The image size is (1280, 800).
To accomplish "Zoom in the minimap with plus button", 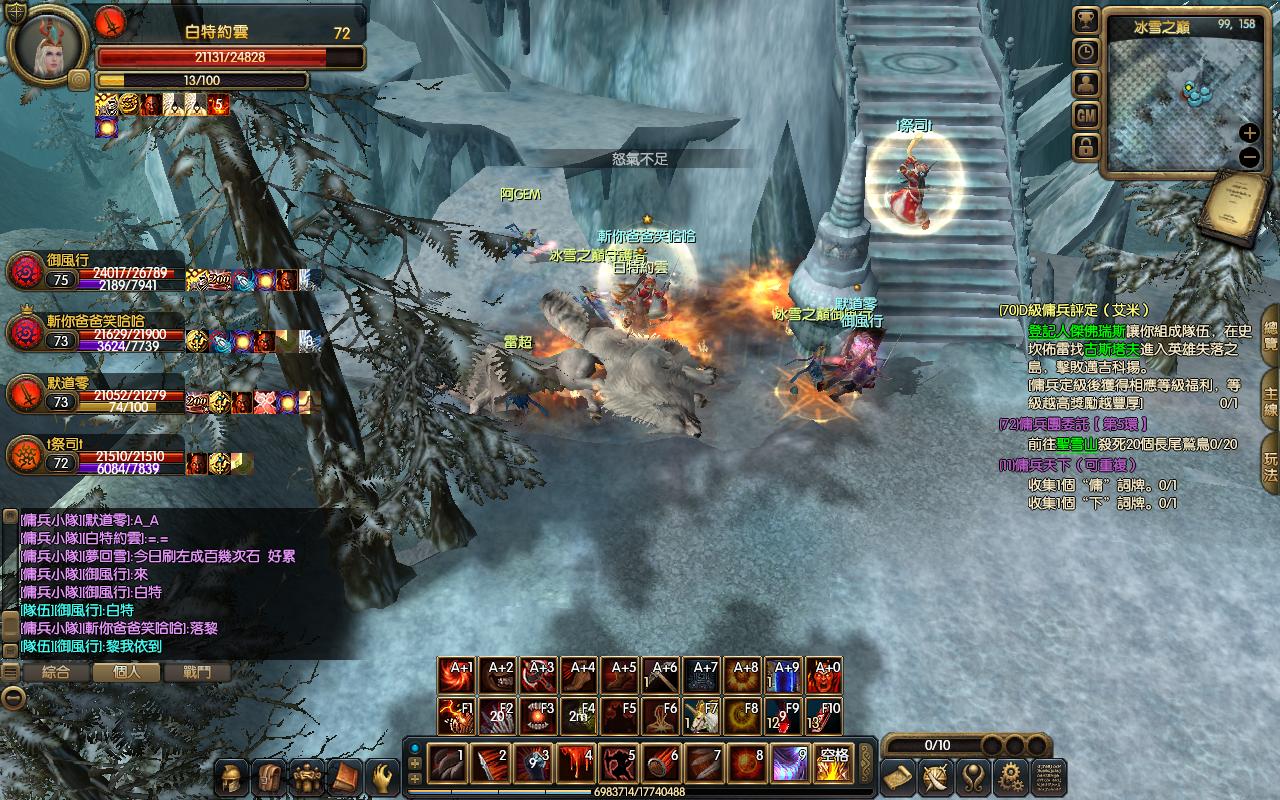I will (x=1249, y=133).
